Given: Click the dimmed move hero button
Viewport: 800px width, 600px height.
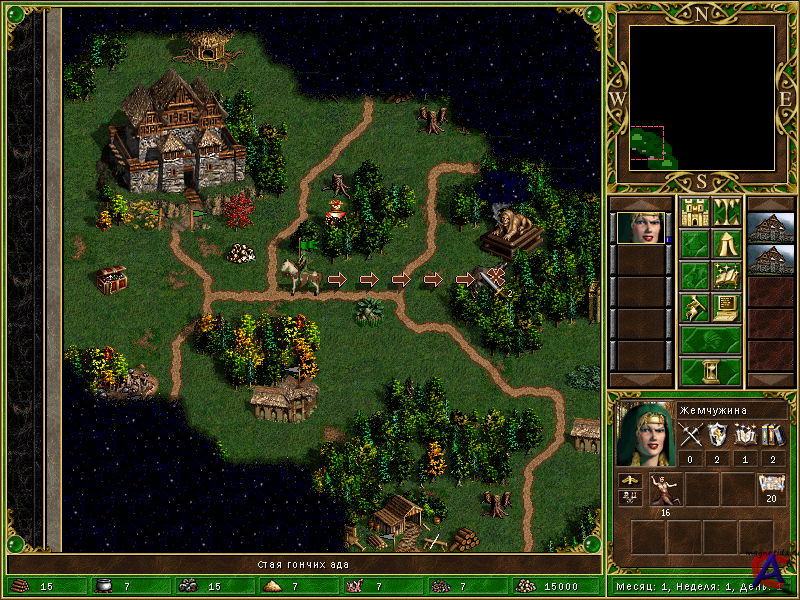Looking at the screenshot, I should click(x=694, y=276).
